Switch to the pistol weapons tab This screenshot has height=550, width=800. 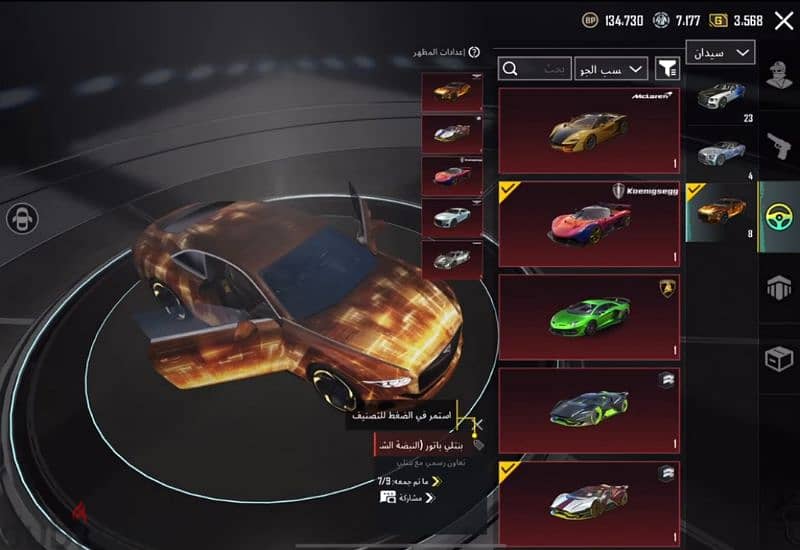779,143
